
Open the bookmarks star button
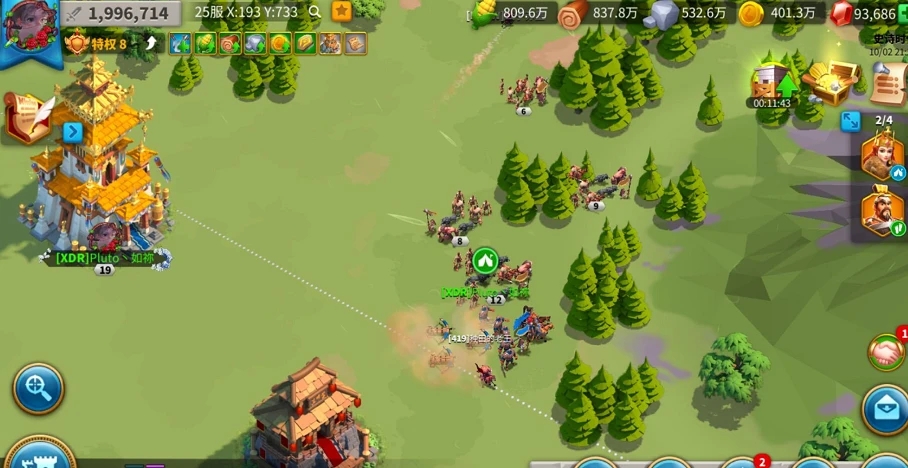tap(342, 12)
